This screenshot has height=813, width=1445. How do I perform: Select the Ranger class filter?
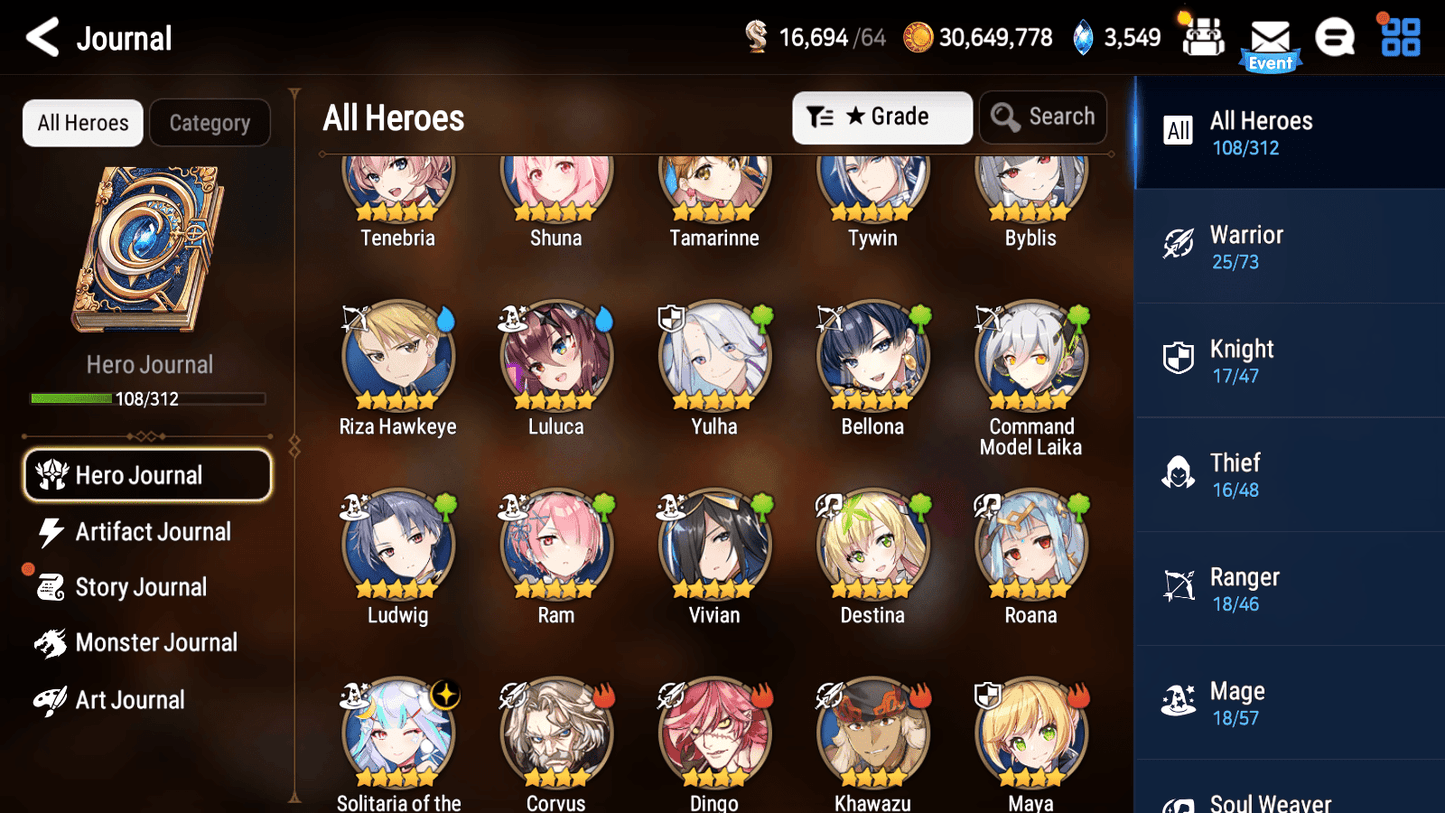point(1289,588)
